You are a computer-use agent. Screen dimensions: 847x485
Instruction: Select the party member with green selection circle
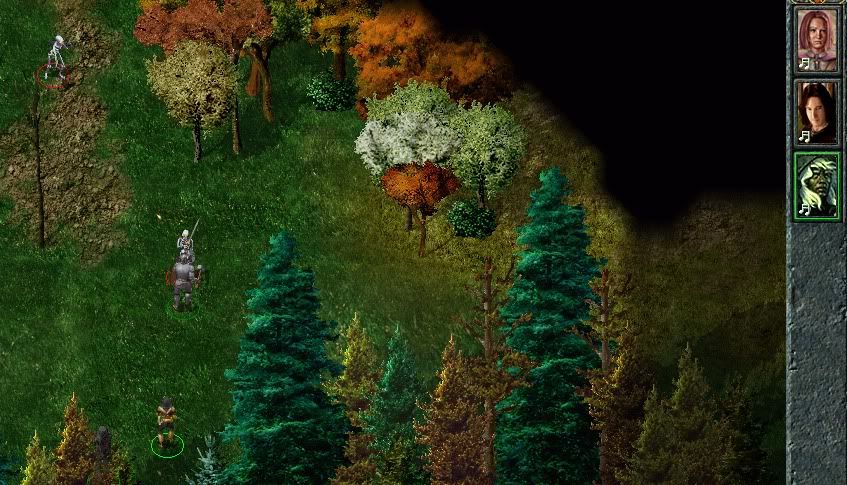(x=166, y=426)
